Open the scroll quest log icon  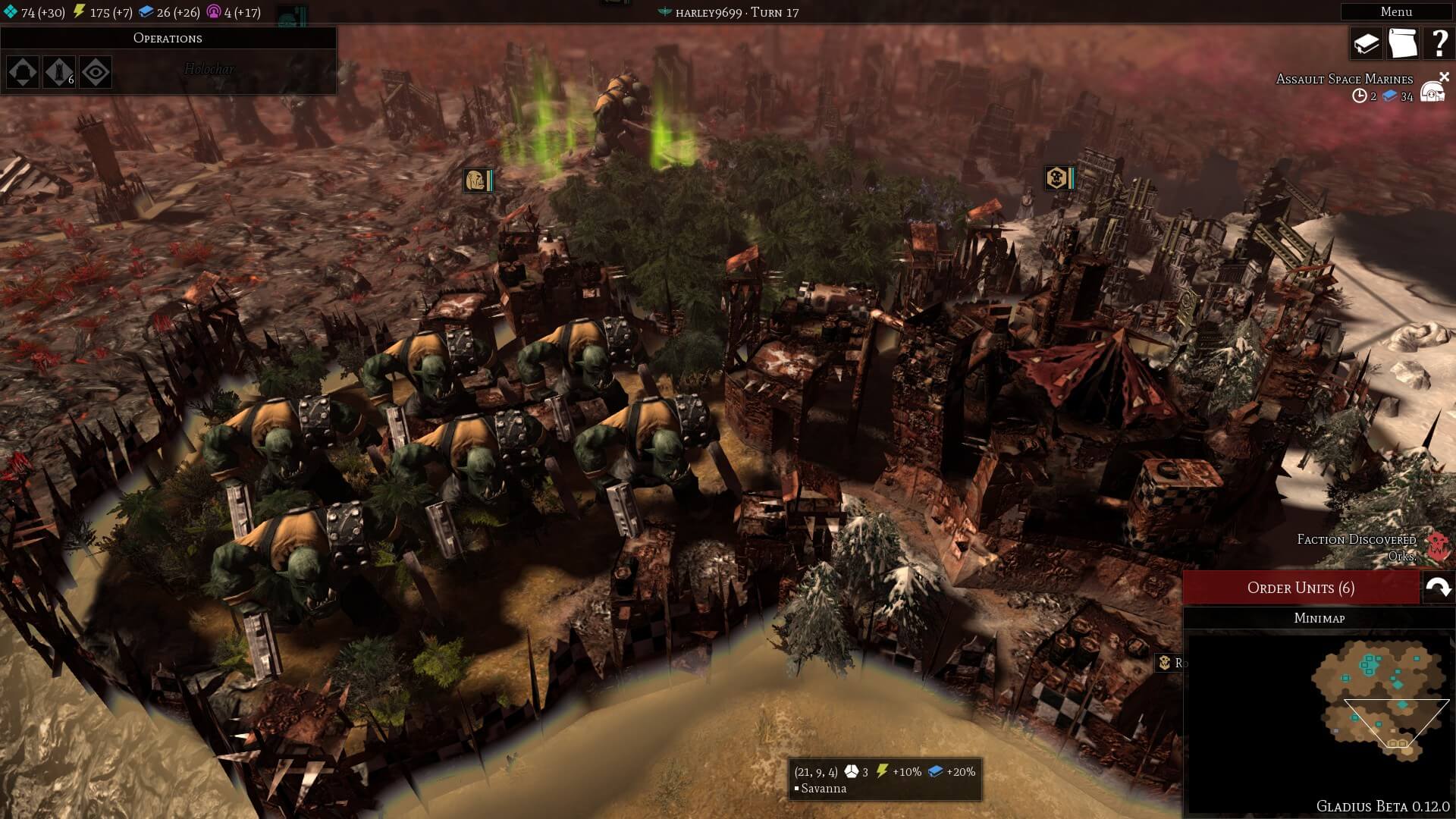(x=1402, y=43)
